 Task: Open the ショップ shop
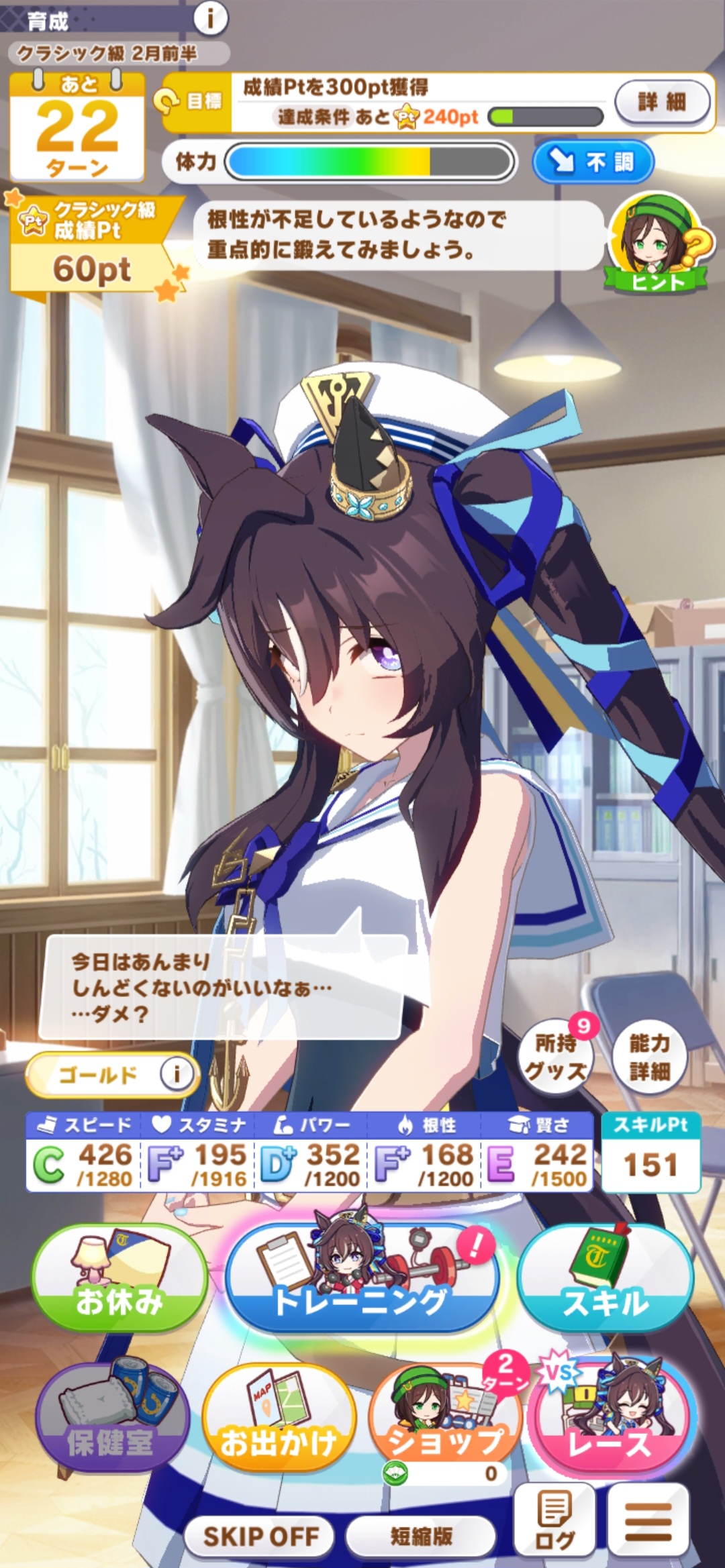(446, 1421)
